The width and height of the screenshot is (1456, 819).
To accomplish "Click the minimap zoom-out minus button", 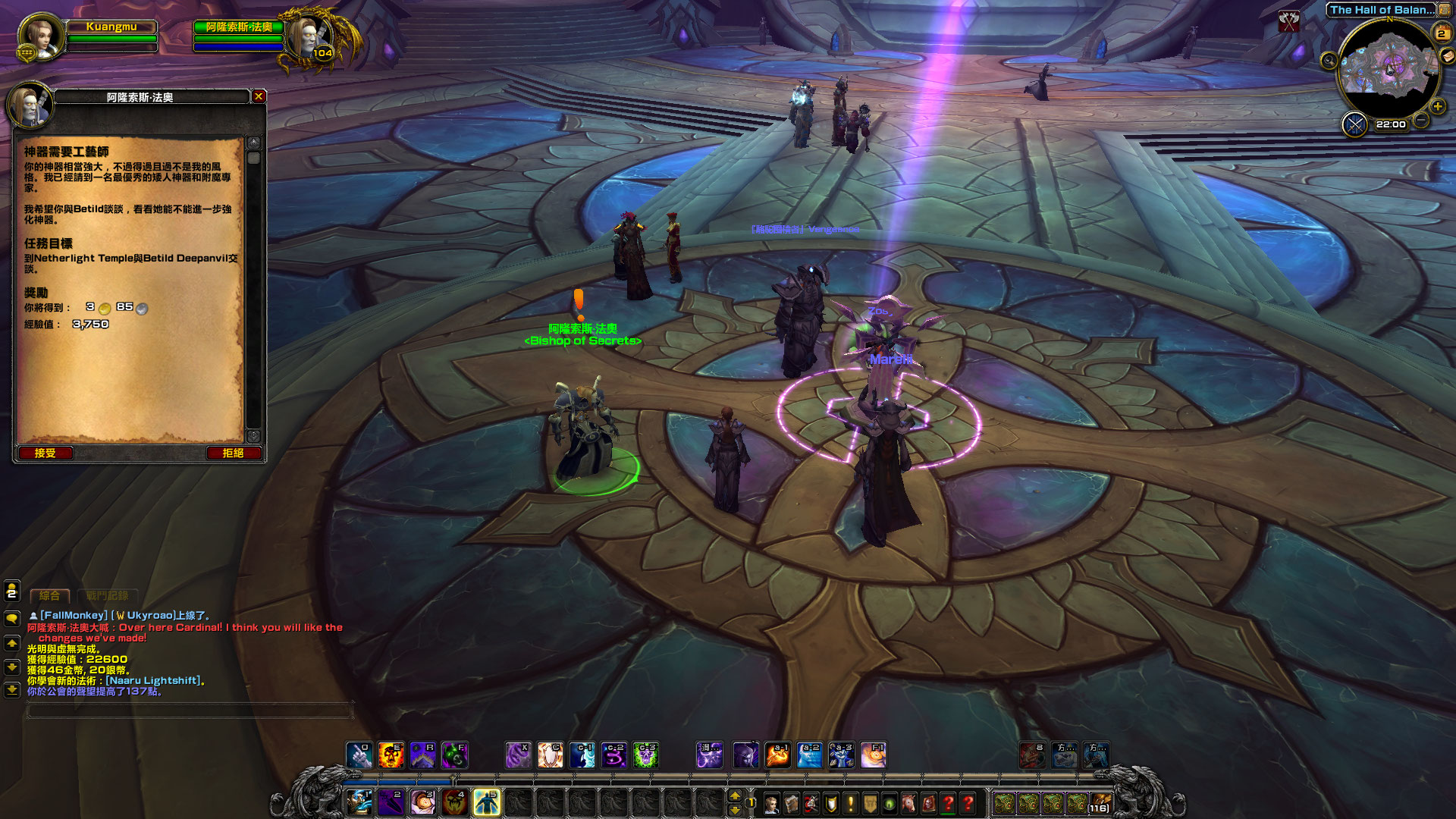I will 1421,121.
